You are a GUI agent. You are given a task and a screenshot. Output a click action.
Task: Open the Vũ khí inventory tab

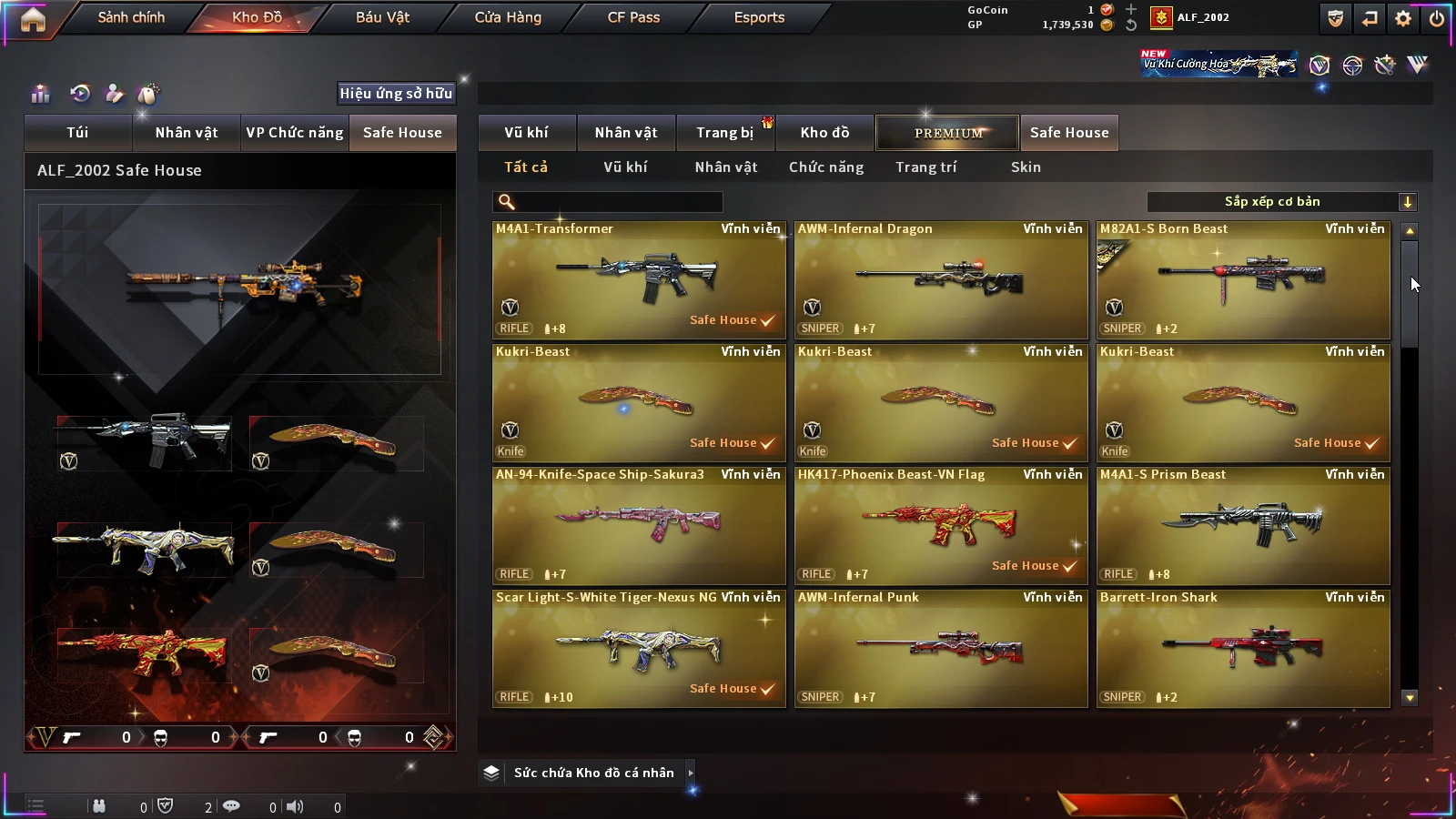pyautogui.click(x=526, y=133)
